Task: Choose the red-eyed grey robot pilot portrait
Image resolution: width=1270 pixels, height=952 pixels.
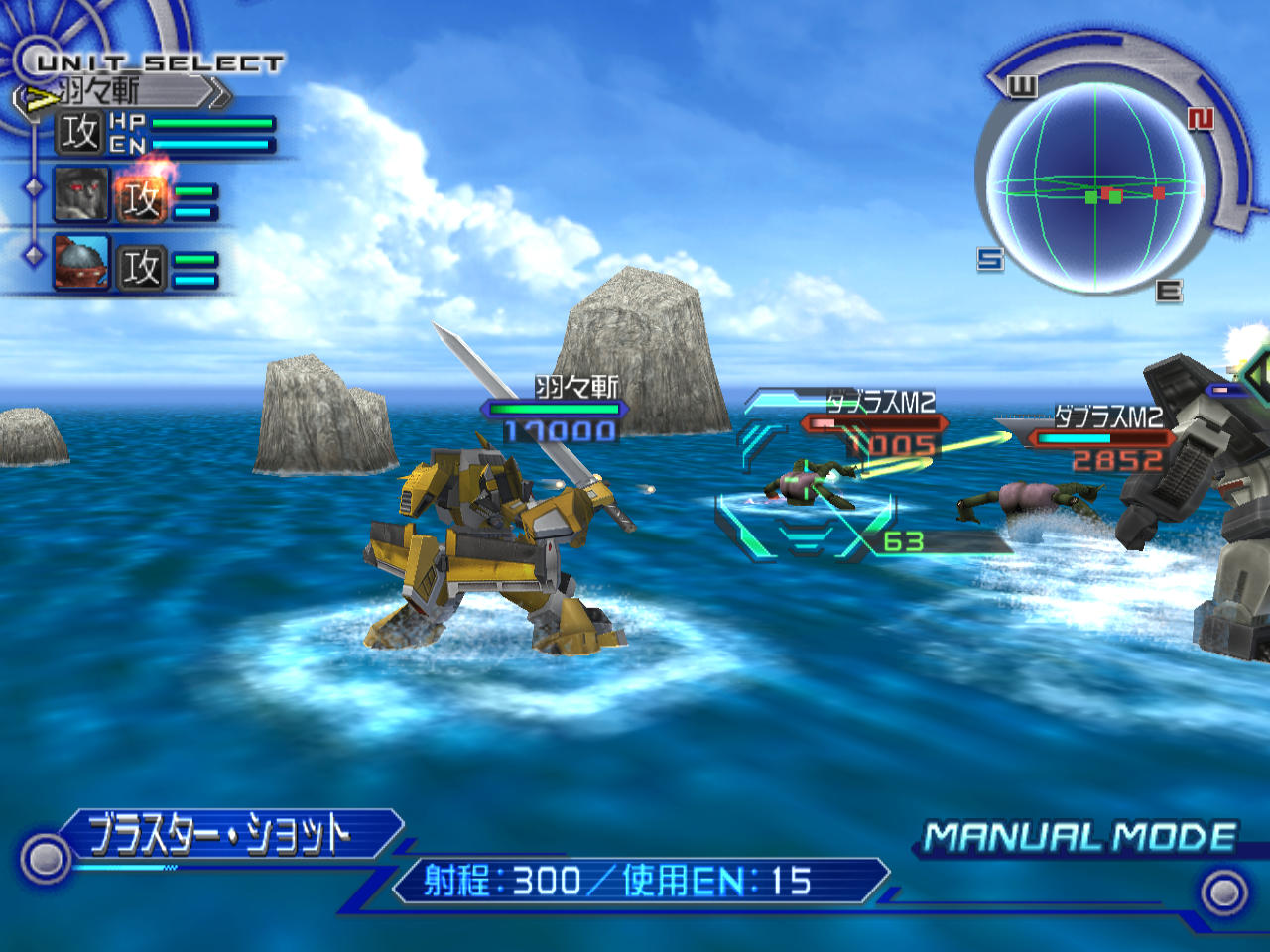Action: 81,194
